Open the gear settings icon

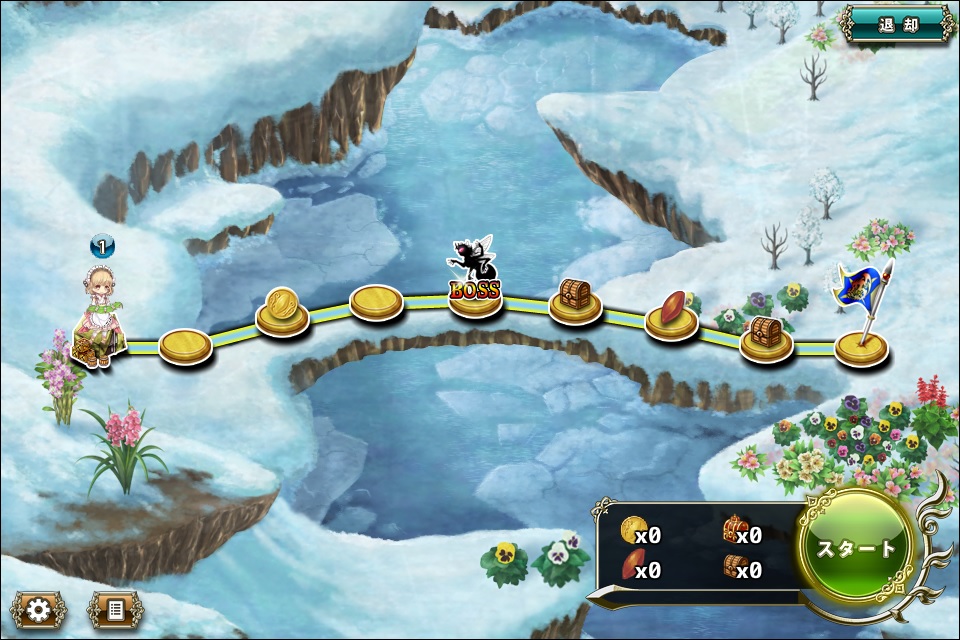39,610
